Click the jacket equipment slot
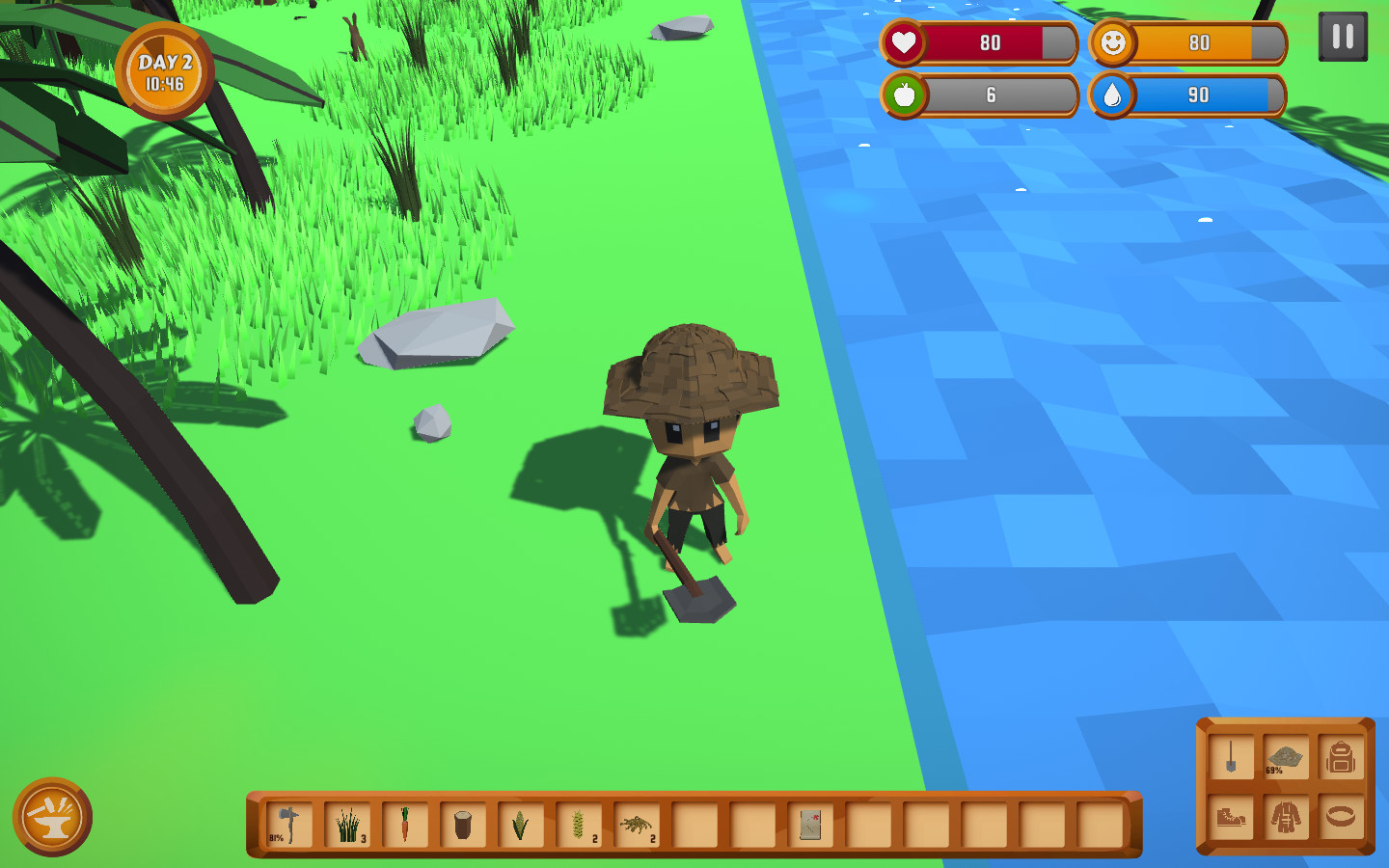1389x868 pixels. coord(1286,817)
